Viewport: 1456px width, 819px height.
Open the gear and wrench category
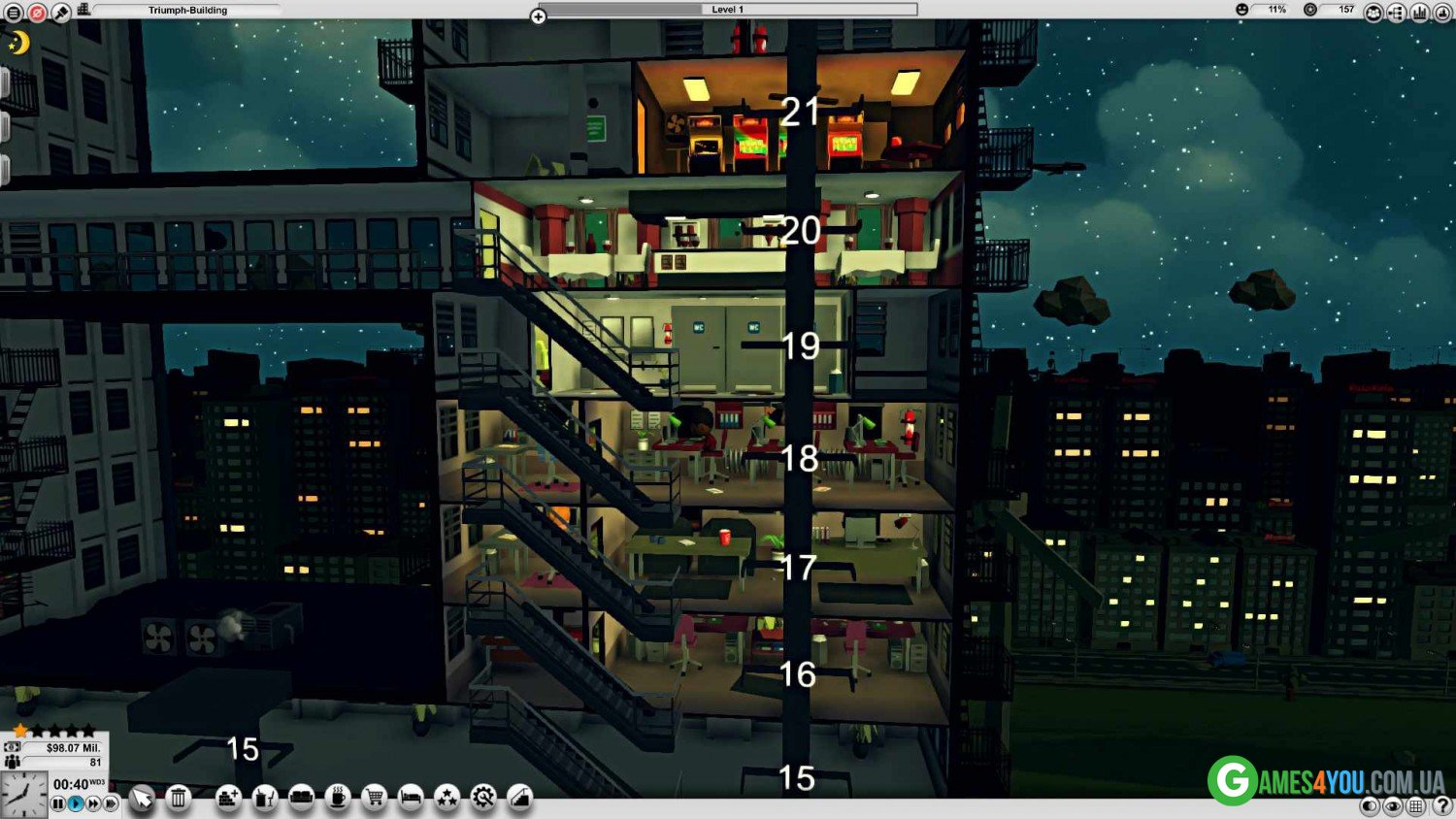(483, 798)
